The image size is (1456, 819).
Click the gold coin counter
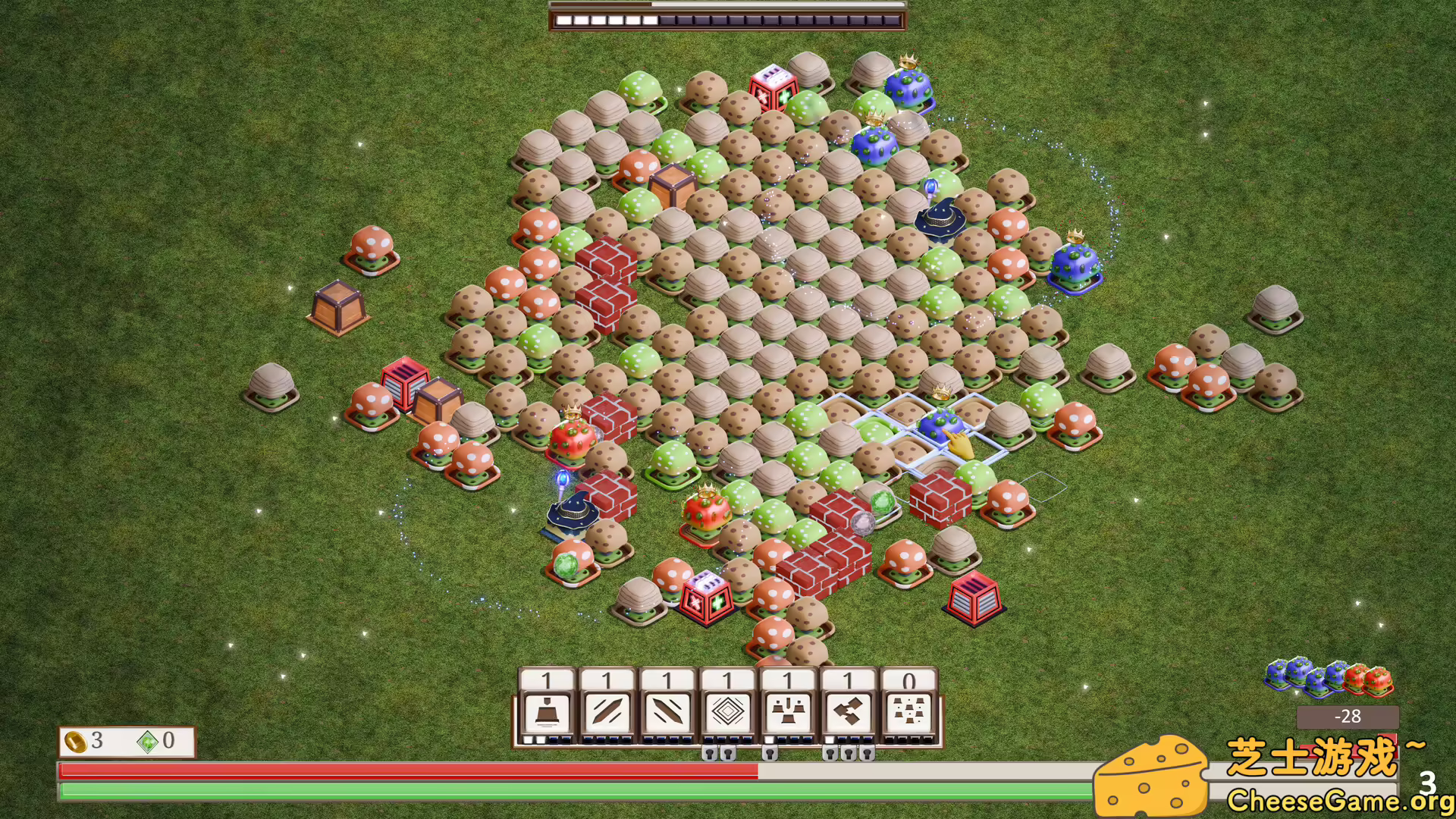click(x=85, y=741)
